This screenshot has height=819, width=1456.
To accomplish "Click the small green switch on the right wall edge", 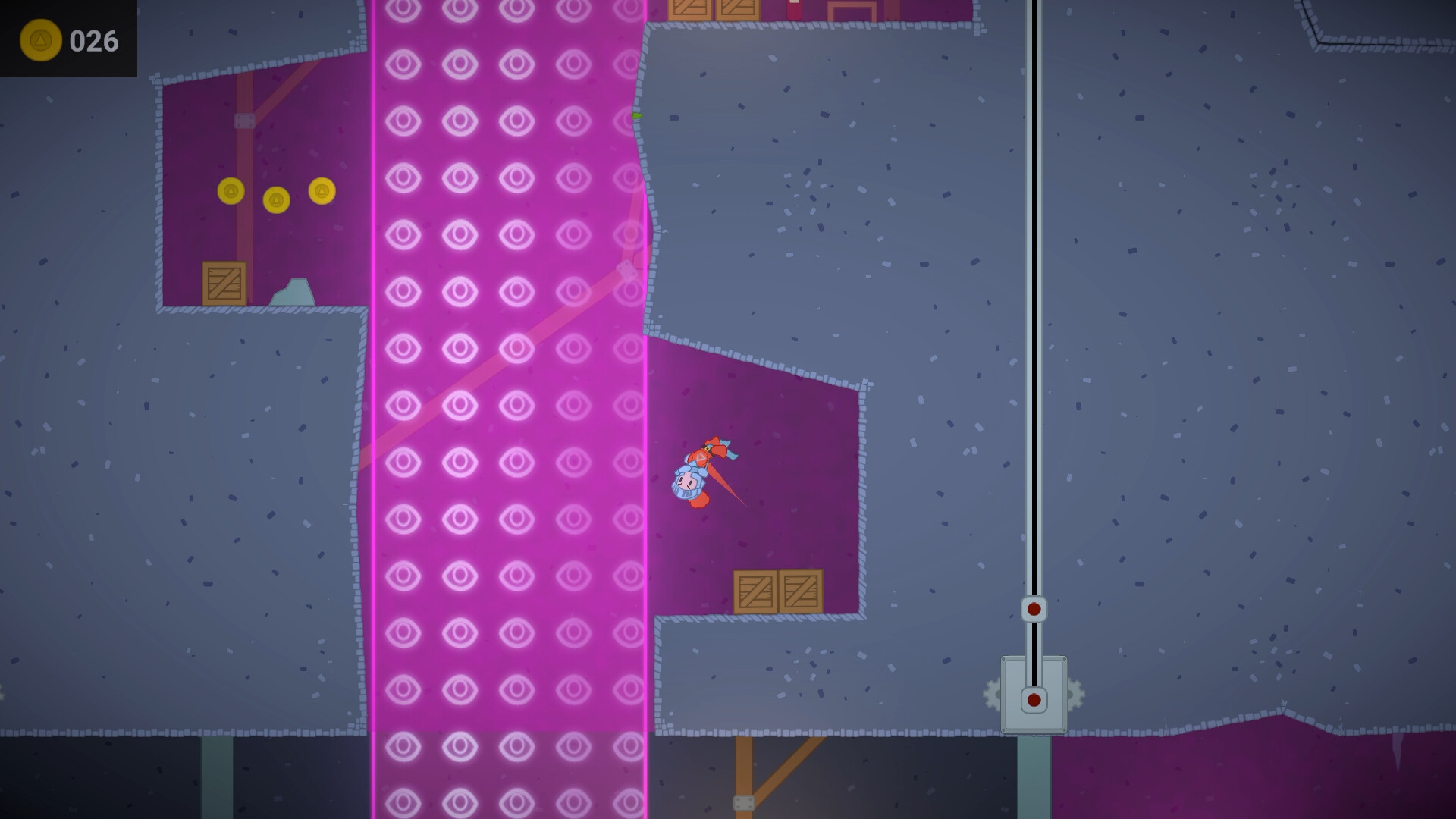I will click(635, 116).
